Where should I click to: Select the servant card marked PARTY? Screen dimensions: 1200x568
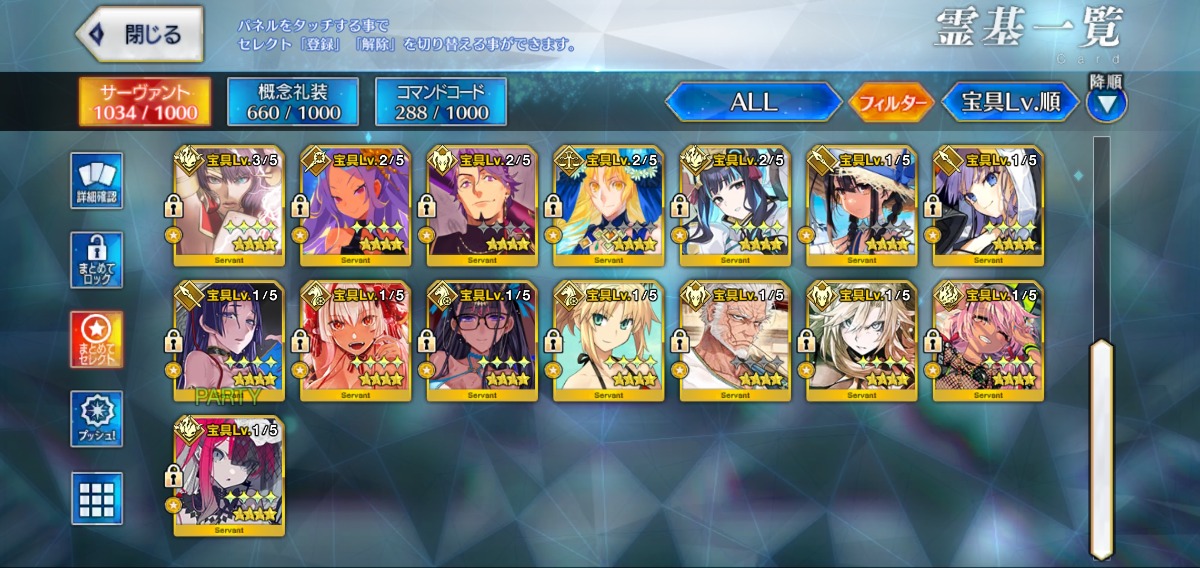pyautogui.click(x=229, y=342)
